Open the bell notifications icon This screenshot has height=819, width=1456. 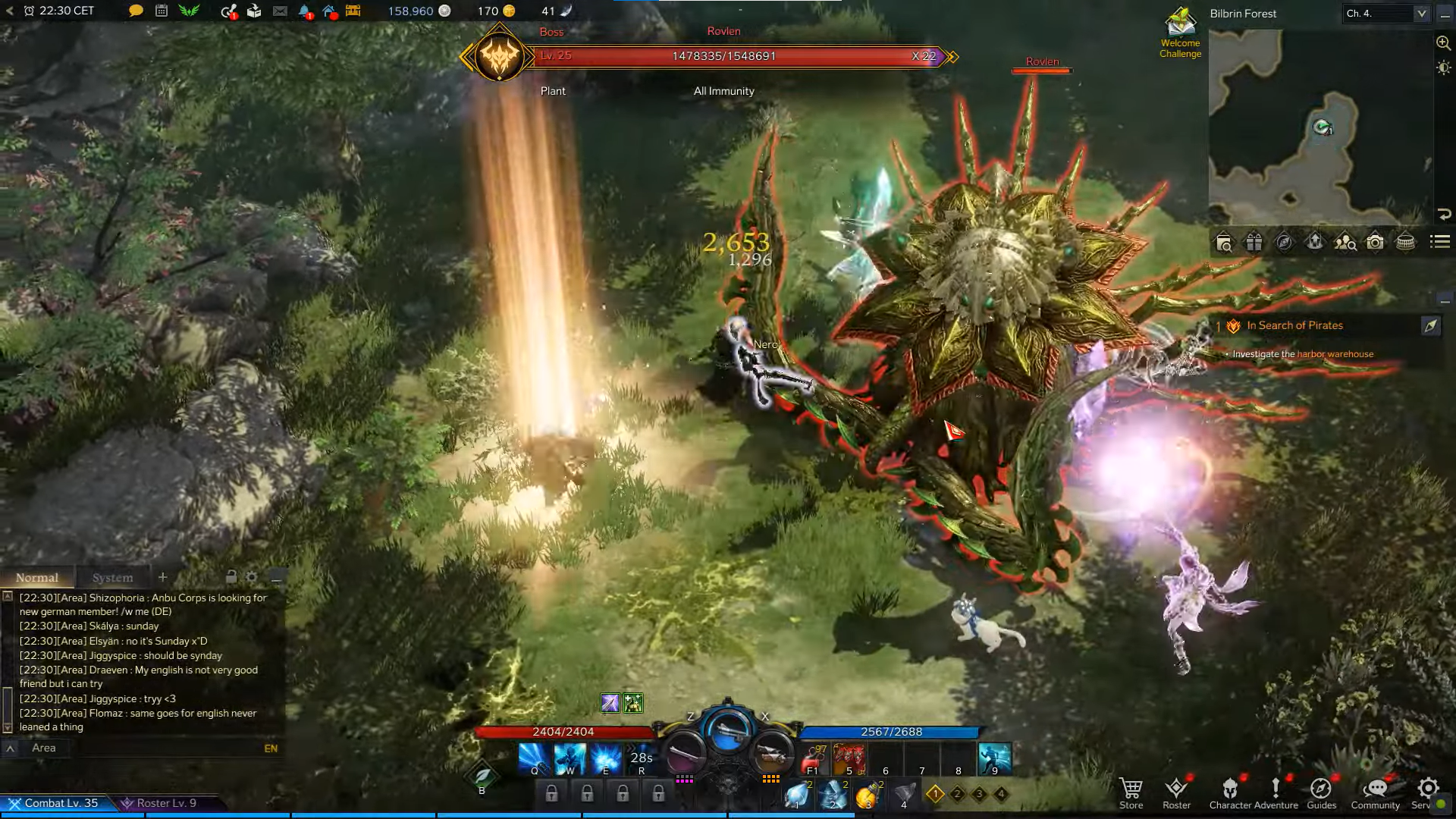[305, 11]
